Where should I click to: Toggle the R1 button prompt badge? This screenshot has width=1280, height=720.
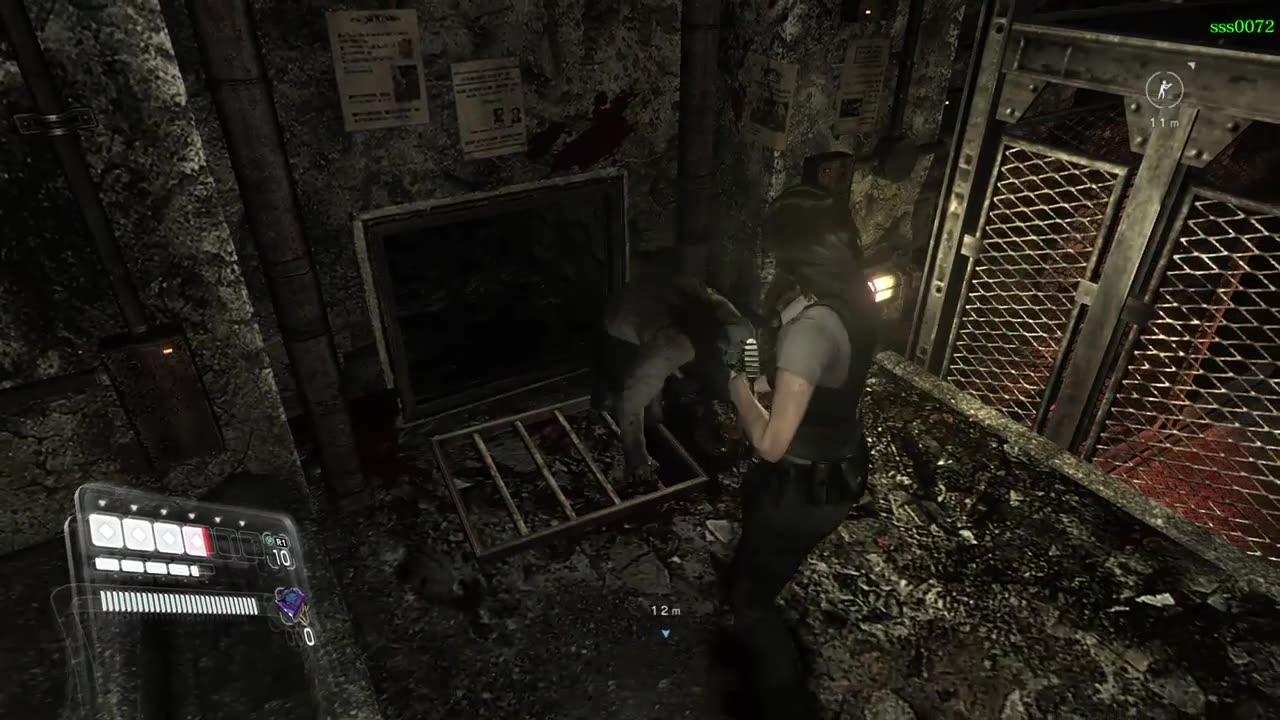pos(281,540)
